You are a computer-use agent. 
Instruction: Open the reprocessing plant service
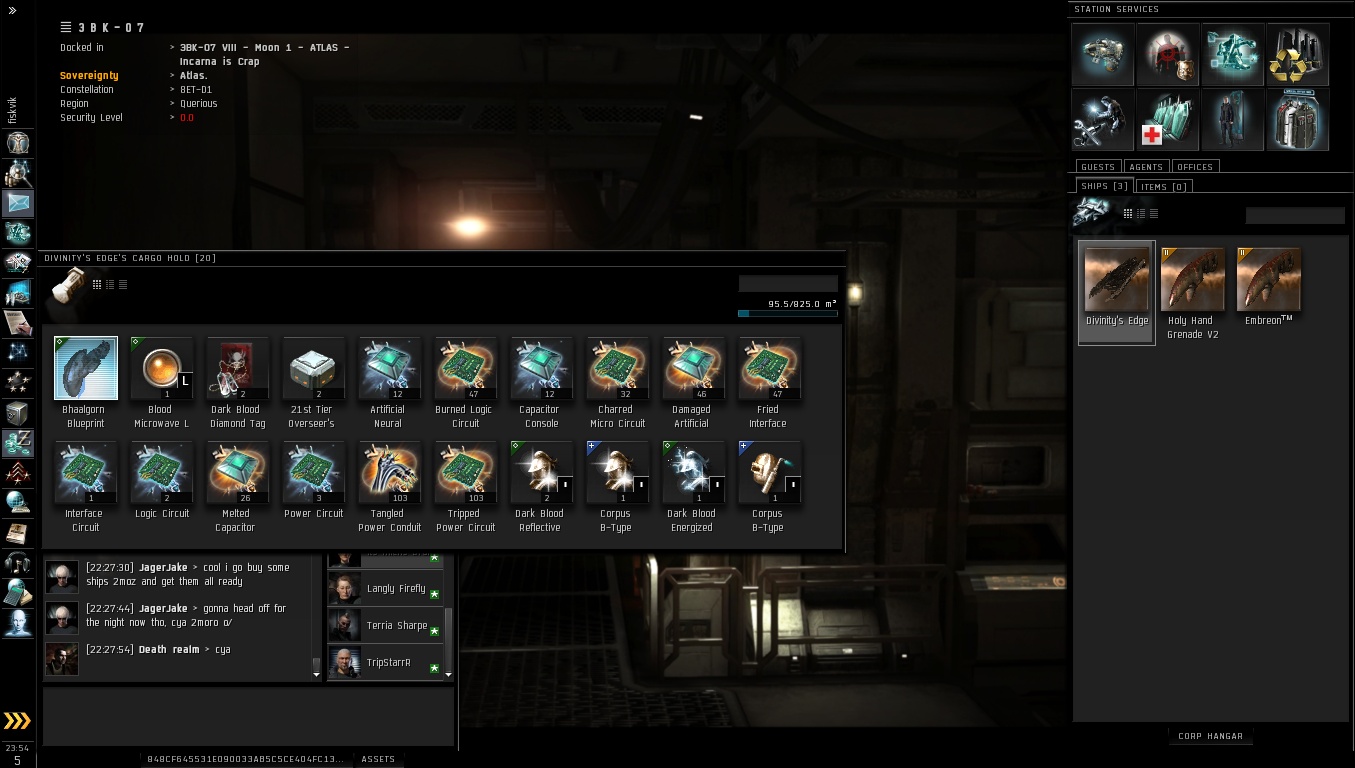pyautogui.click(x=1297, y=55)
